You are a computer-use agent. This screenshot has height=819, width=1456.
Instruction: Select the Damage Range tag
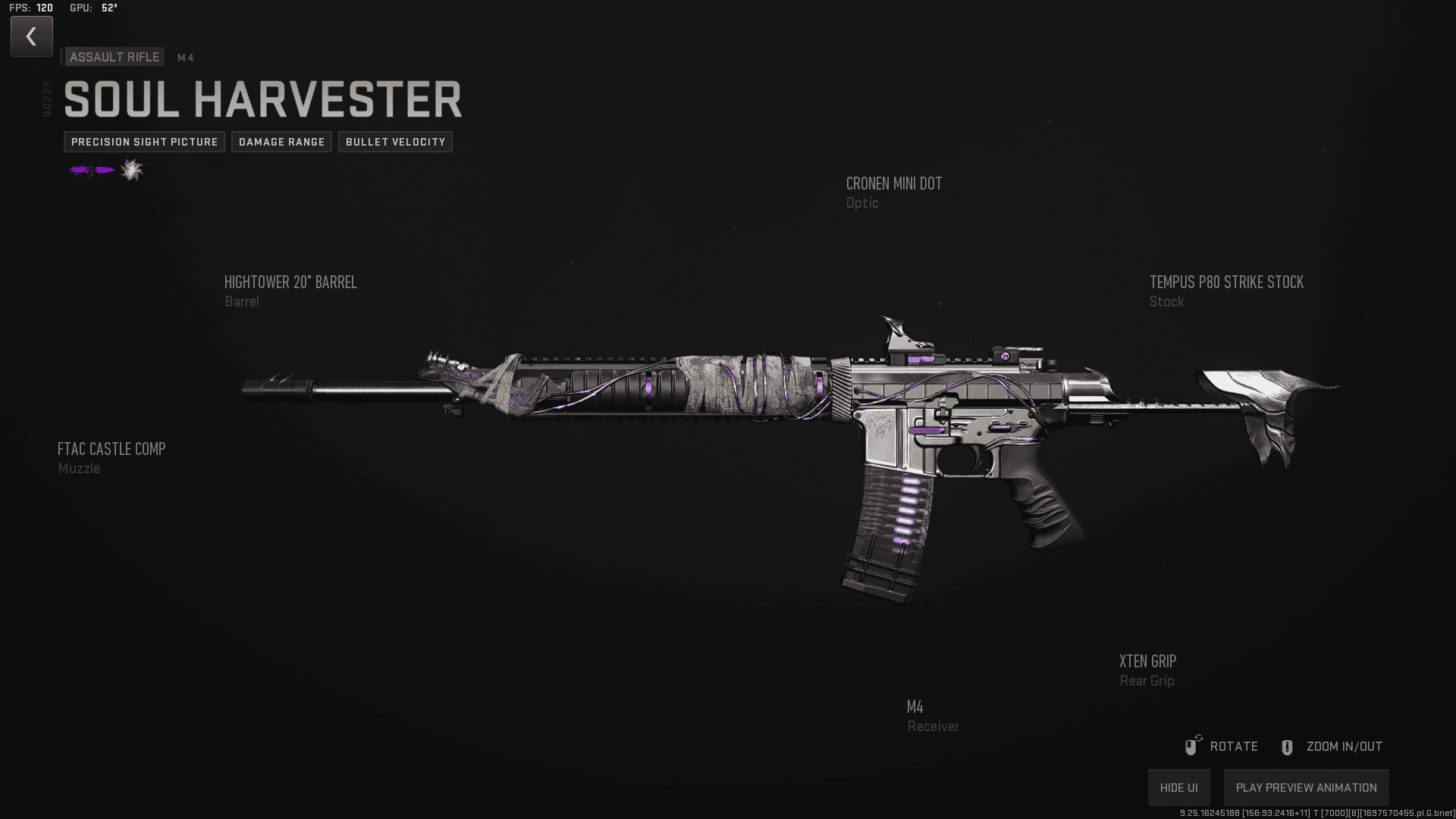coord(281,142)
